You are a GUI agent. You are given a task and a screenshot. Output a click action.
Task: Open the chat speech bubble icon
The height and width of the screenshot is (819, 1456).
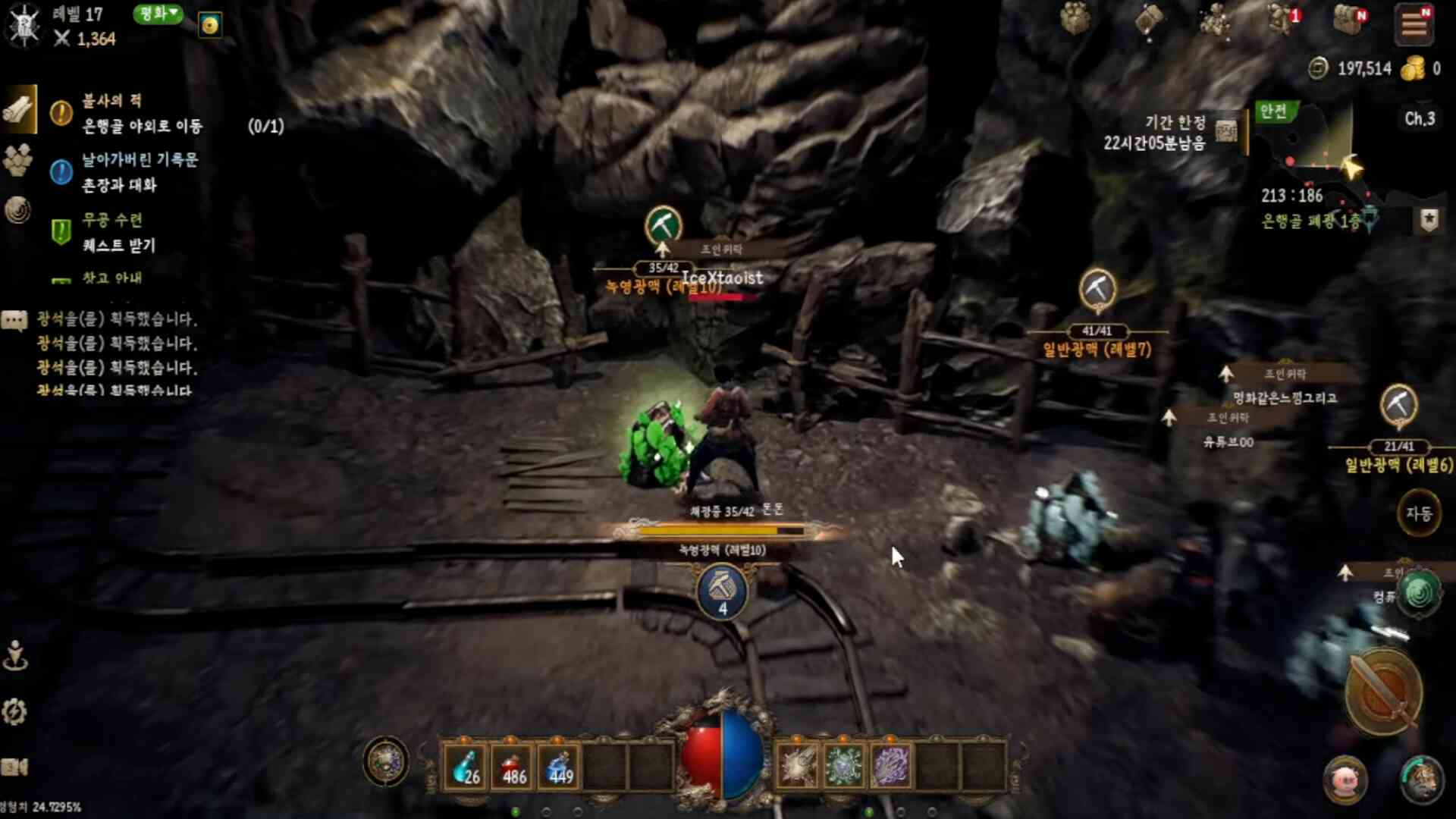pyautogui.click(x=14, y=320)
